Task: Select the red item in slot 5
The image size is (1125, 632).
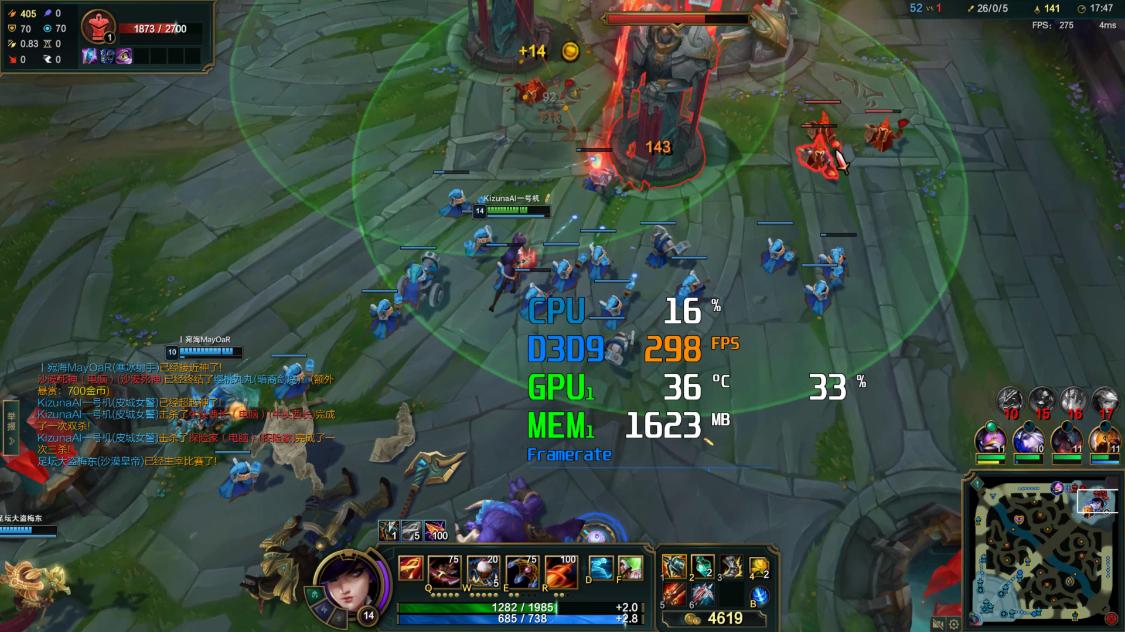Action: coord(674,594)
